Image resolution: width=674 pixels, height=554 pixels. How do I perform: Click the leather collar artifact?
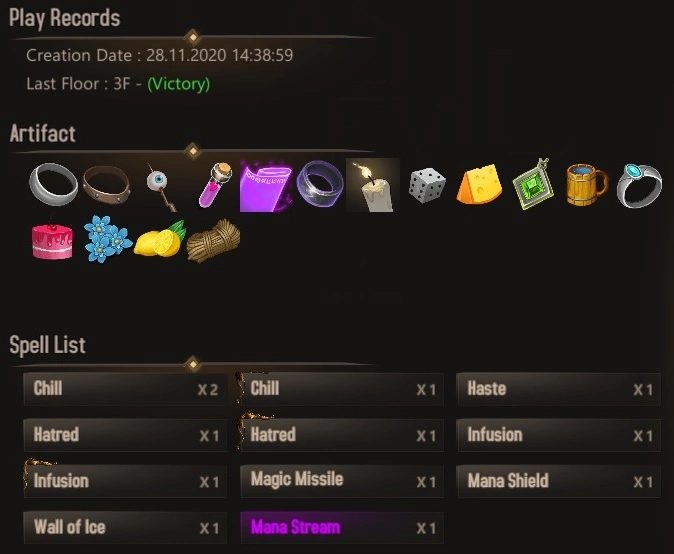tap(106, 184)
